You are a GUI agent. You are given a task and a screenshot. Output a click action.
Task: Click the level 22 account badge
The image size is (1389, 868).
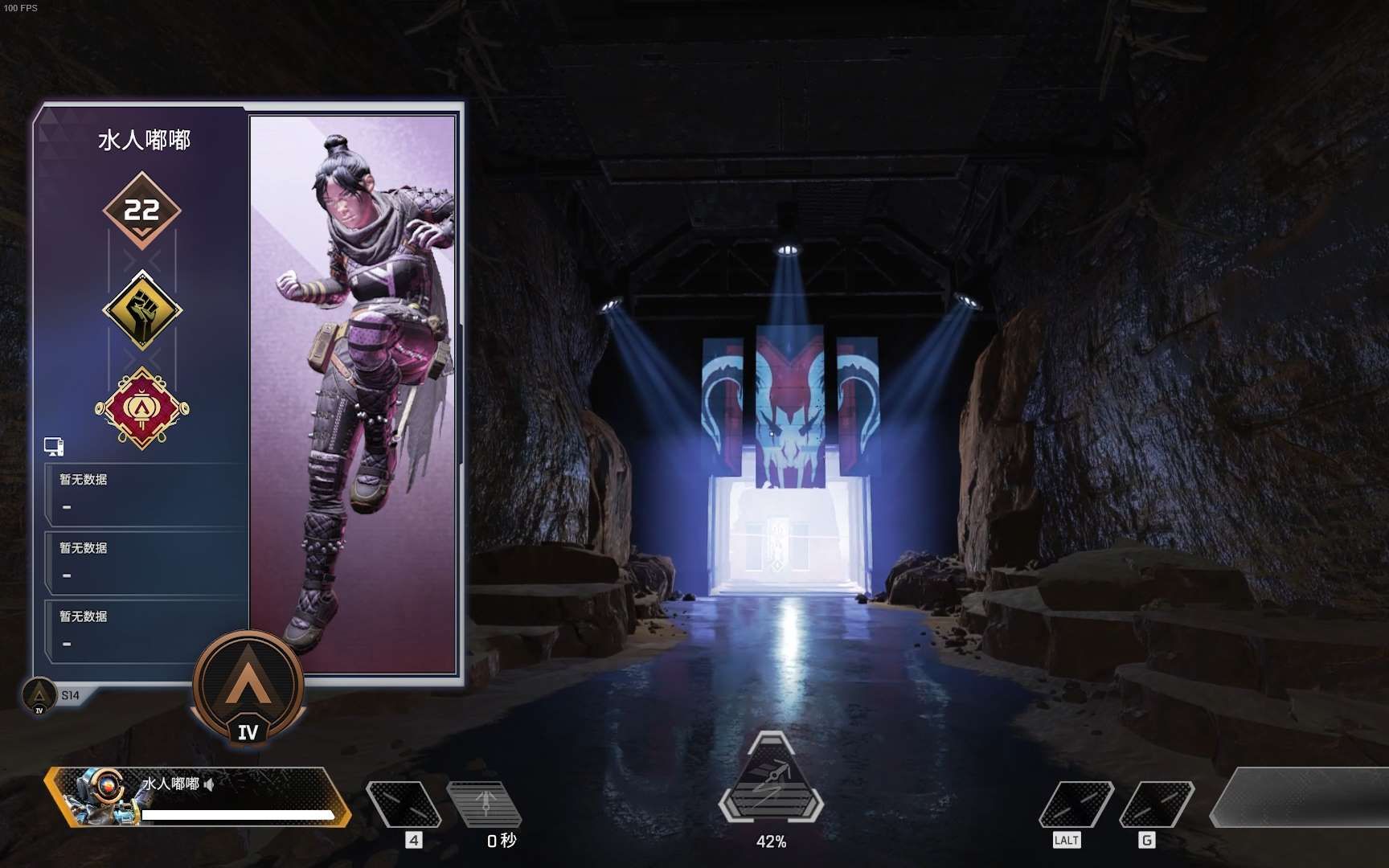tap(142, 211)
